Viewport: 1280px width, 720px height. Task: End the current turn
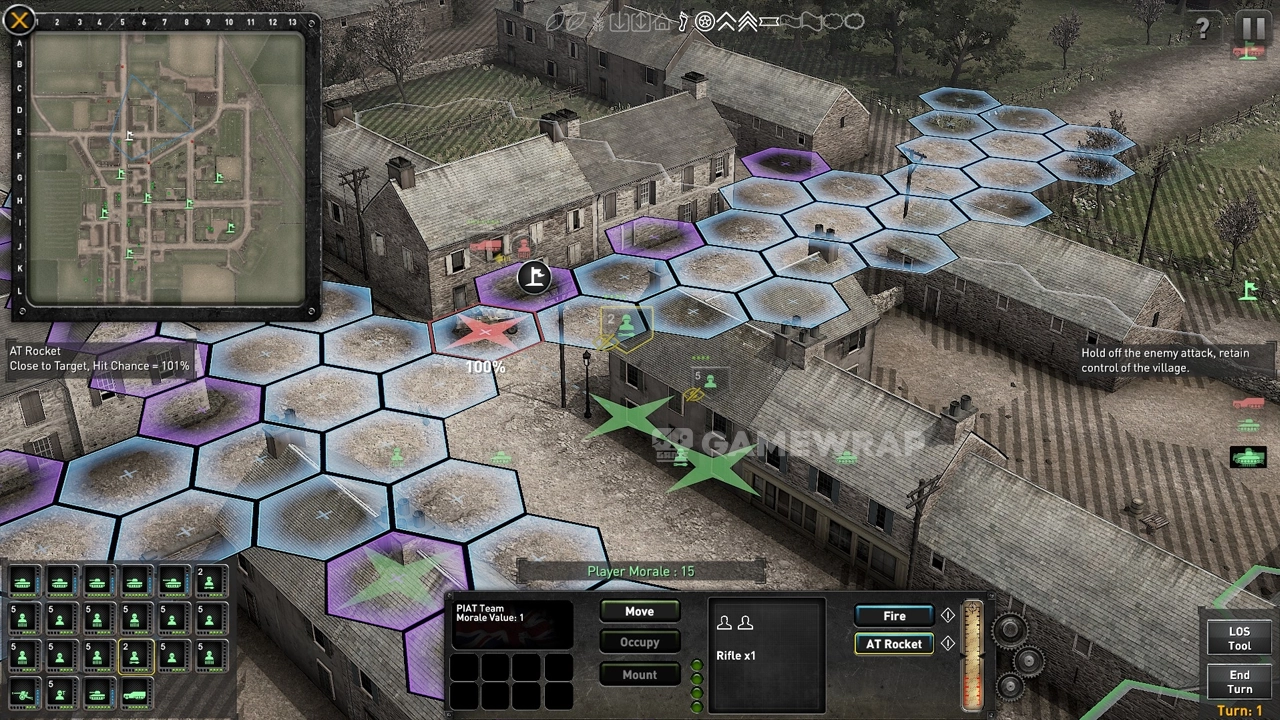click(1239, 682)
